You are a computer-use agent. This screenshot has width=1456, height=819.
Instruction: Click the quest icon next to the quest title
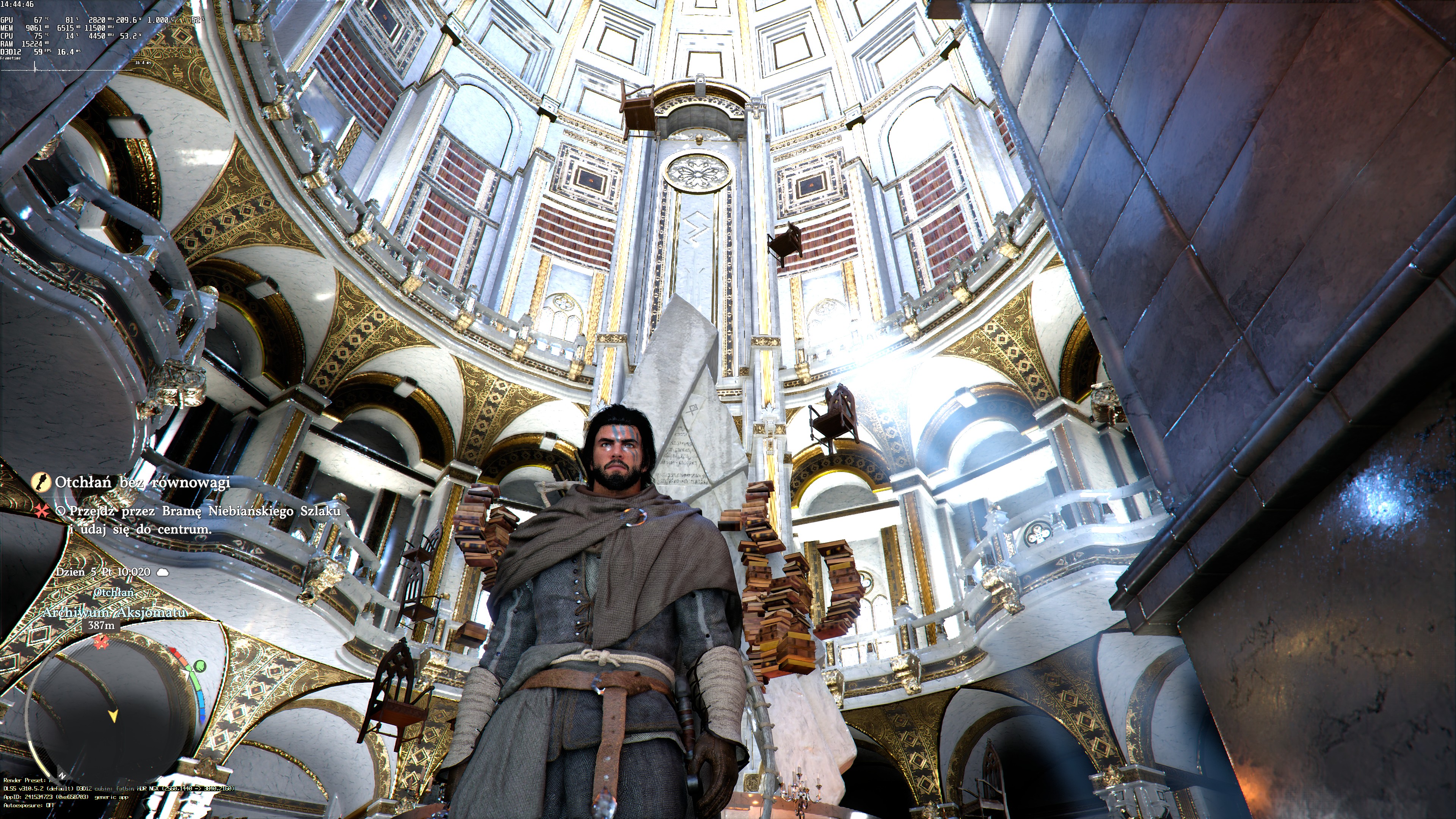tap(41, 482)
